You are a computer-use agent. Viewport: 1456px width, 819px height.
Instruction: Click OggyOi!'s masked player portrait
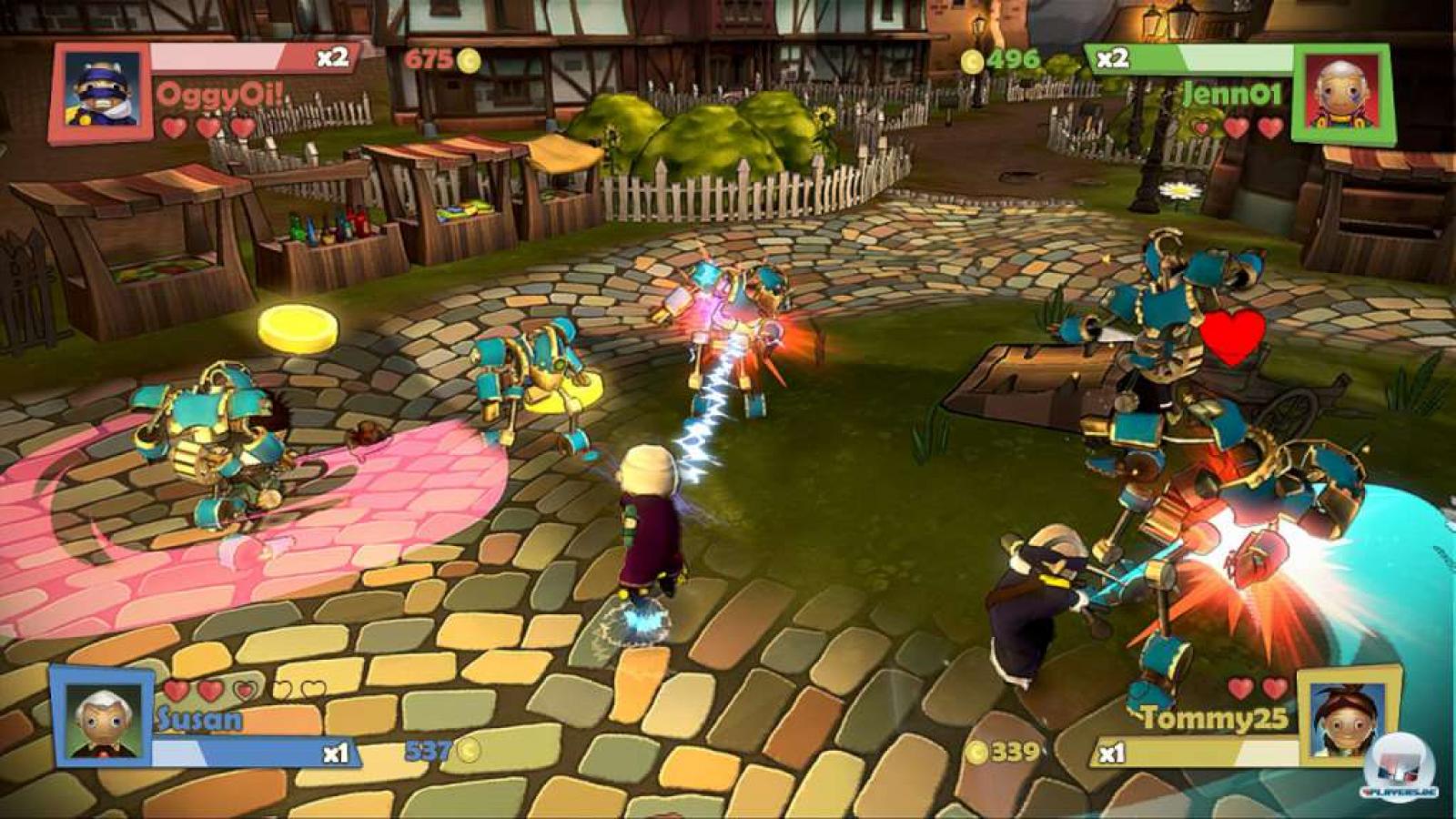click(x=102, y=90)
